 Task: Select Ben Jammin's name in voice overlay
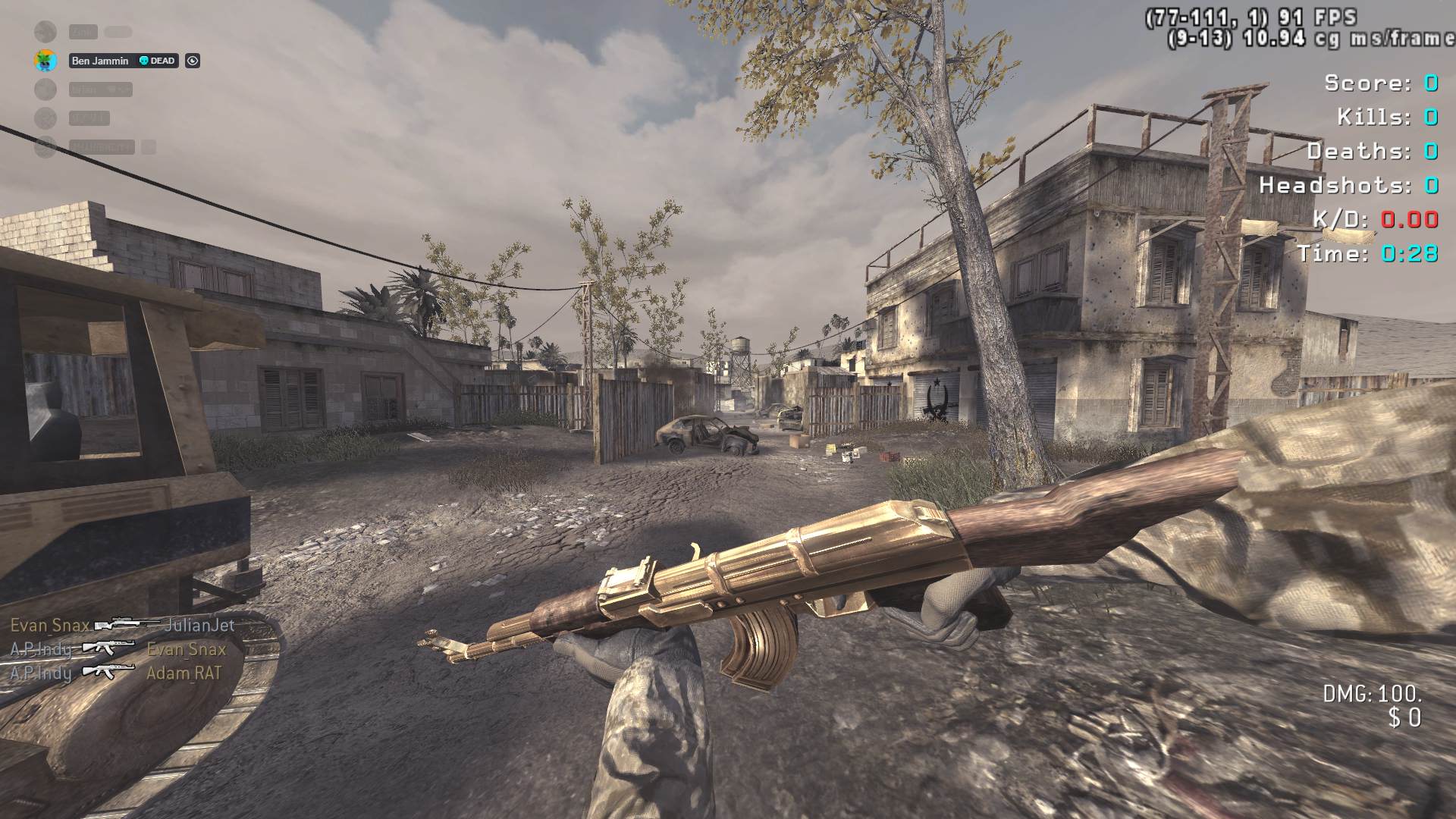tap(100, 61)
